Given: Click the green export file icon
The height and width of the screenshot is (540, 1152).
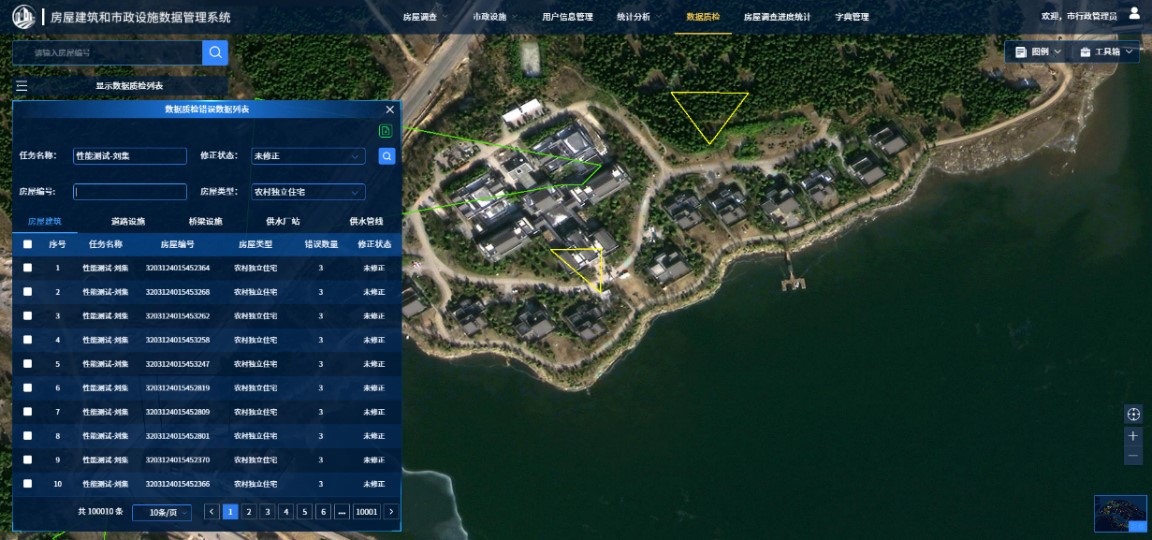Looking at the screenshot, I should click(385, 131).
